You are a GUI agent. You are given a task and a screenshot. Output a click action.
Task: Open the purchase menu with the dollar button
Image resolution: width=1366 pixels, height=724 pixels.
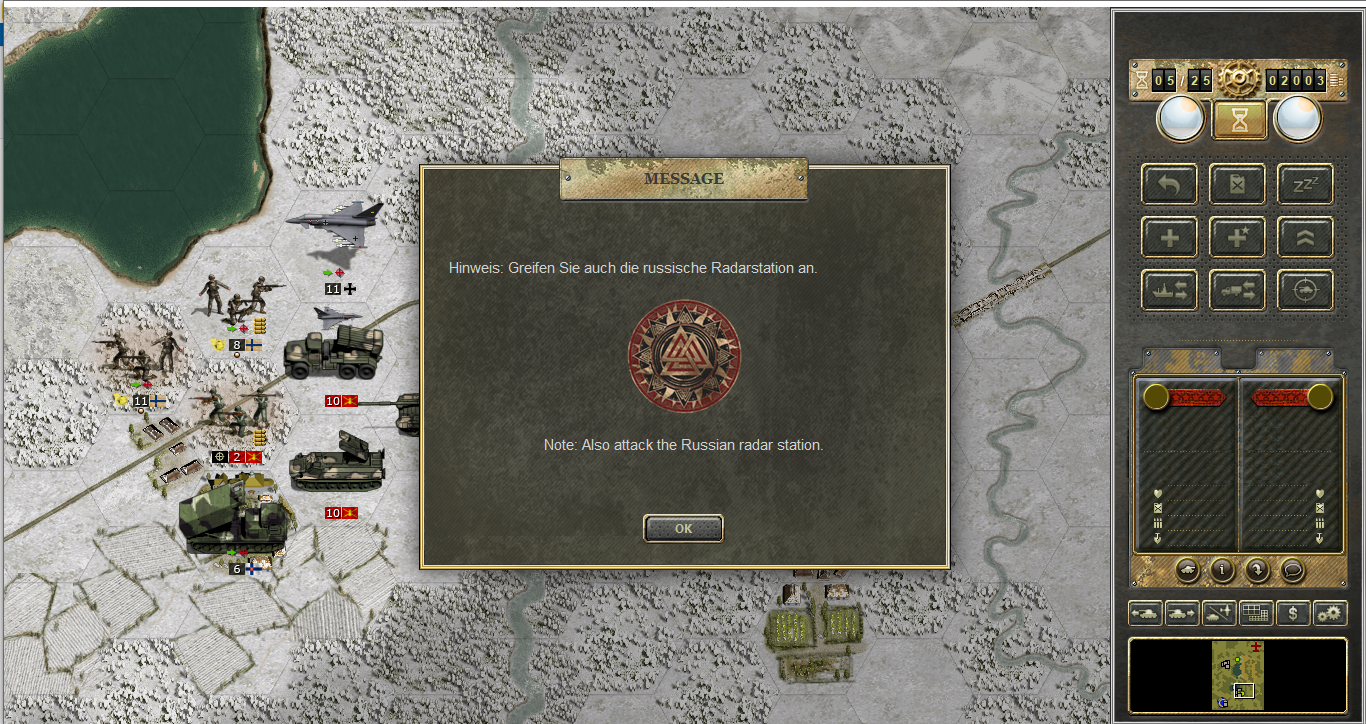(x=1293, y=613)
